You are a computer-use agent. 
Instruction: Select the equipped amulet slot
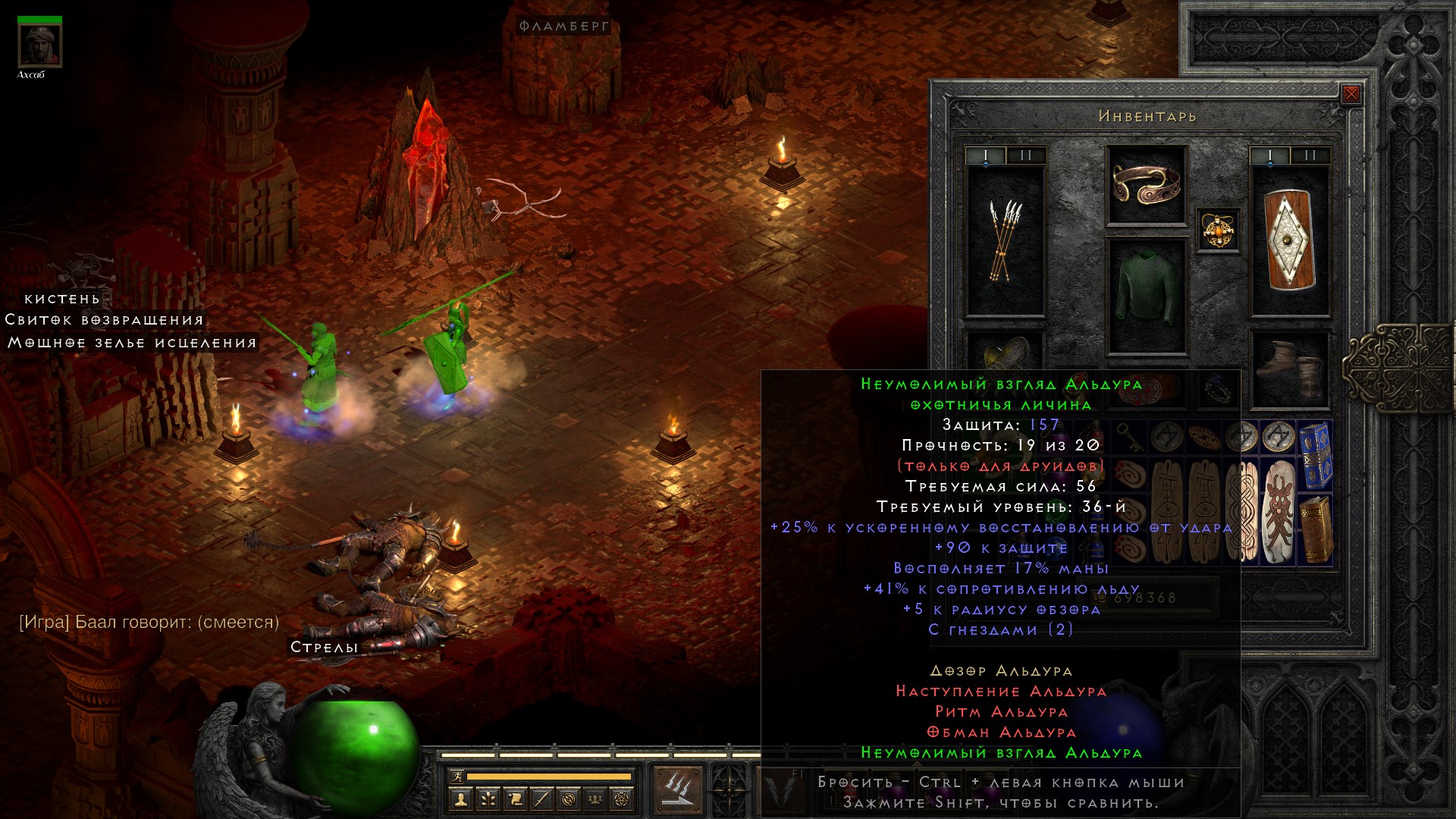click(x=1218, y=230)
